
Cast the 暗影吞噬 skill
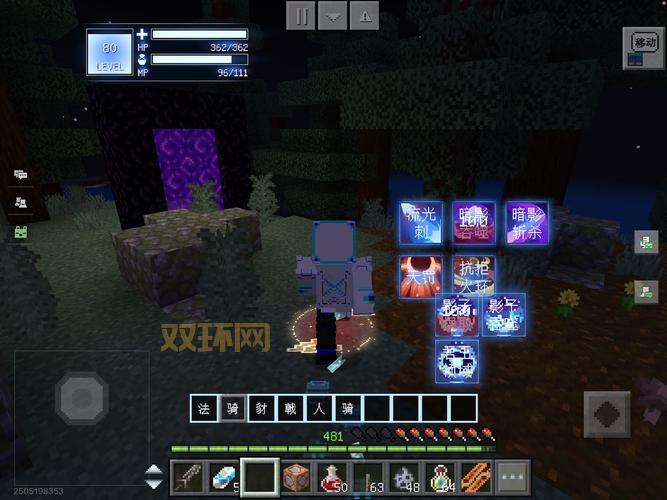pyautogui.click(x=473, y=222)
